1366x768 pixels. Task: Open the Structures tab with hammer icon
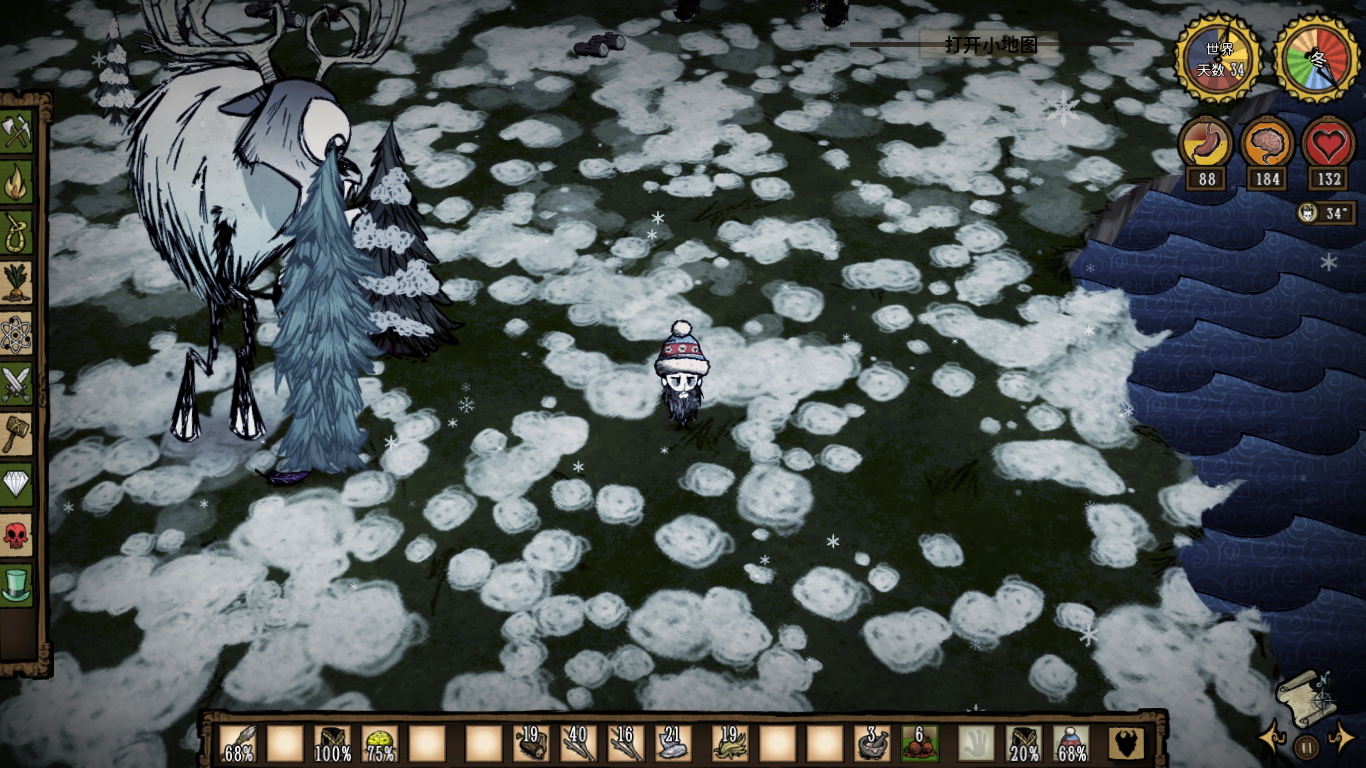(x=17, y=434)
